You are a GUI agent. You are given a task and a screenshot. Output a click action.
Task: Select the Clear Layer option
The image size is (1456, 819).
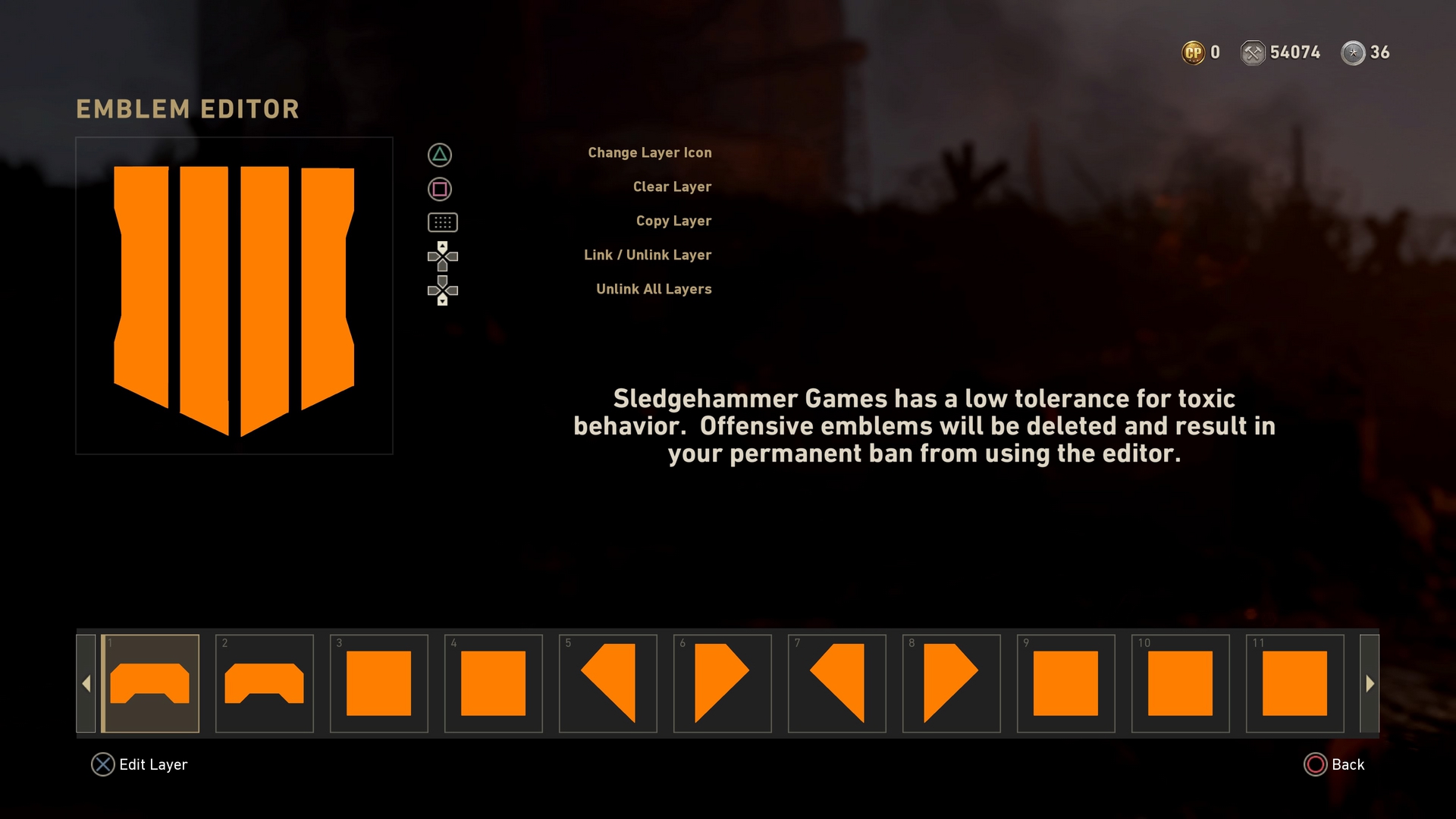672,187
